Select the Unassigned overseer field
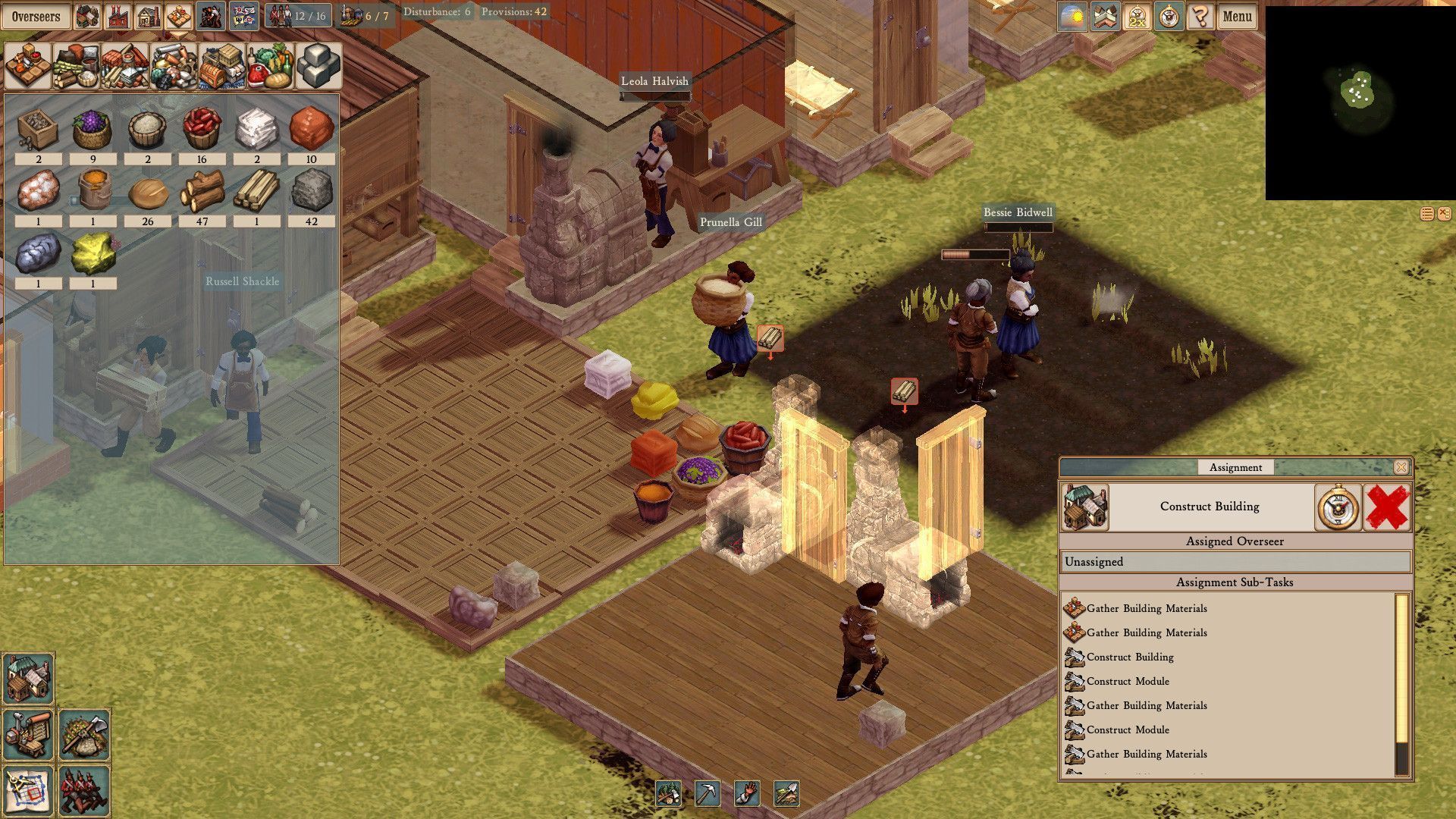 (1235, 562)
